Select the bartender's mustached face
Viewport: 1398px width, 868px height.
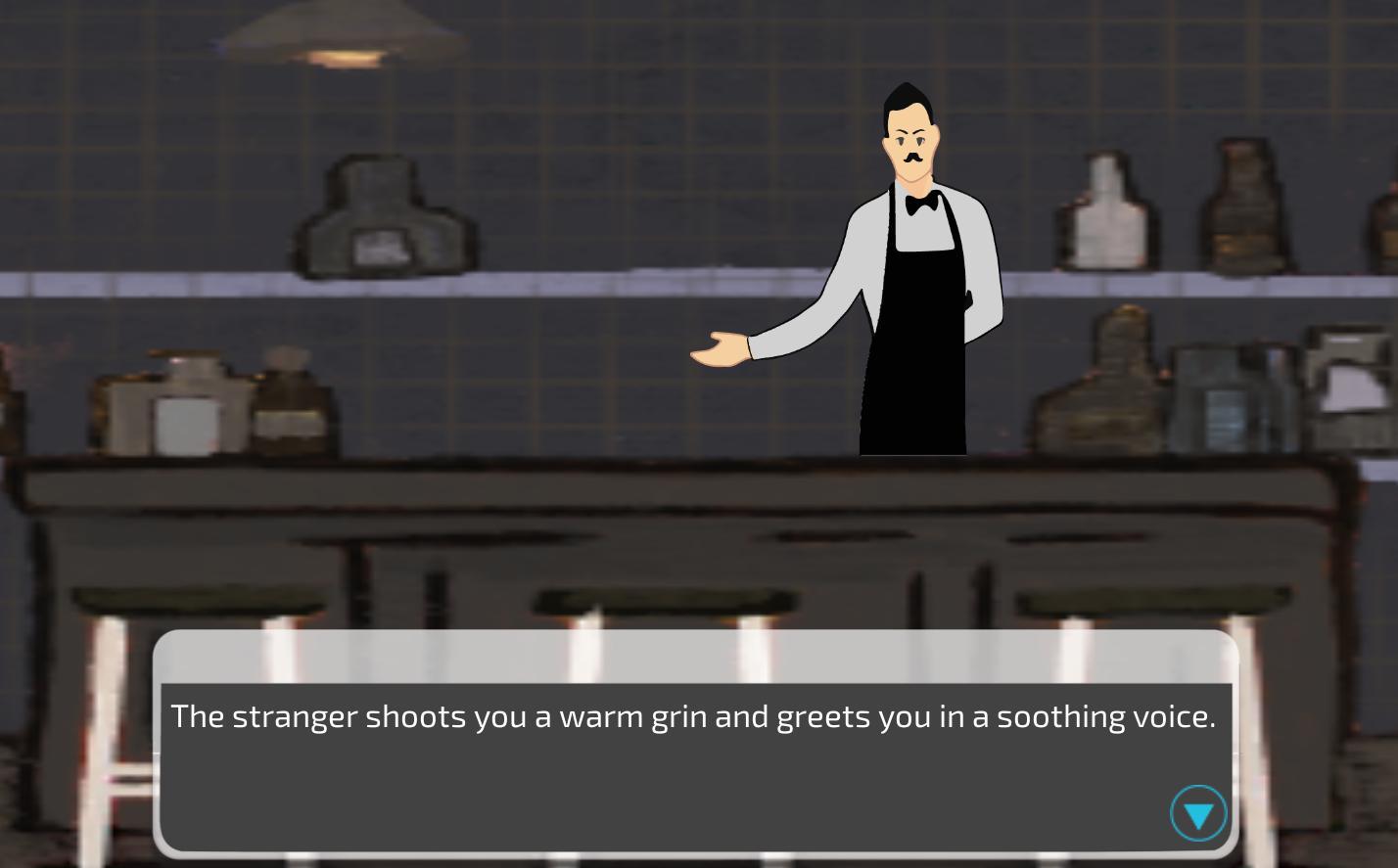click(910, 147)
